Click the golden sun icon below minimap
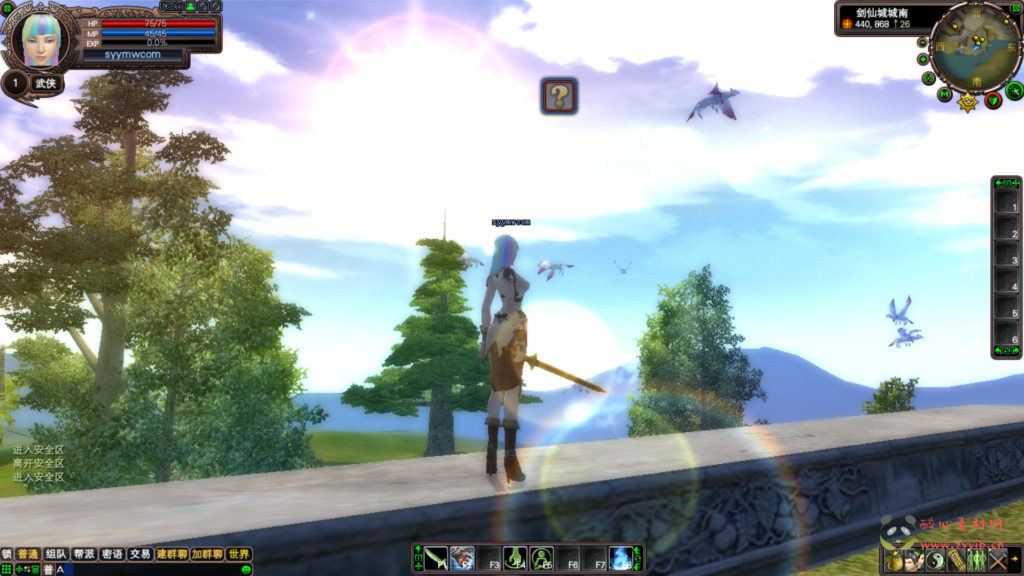Screen dimensions: 1024x576 coord(968,102)
